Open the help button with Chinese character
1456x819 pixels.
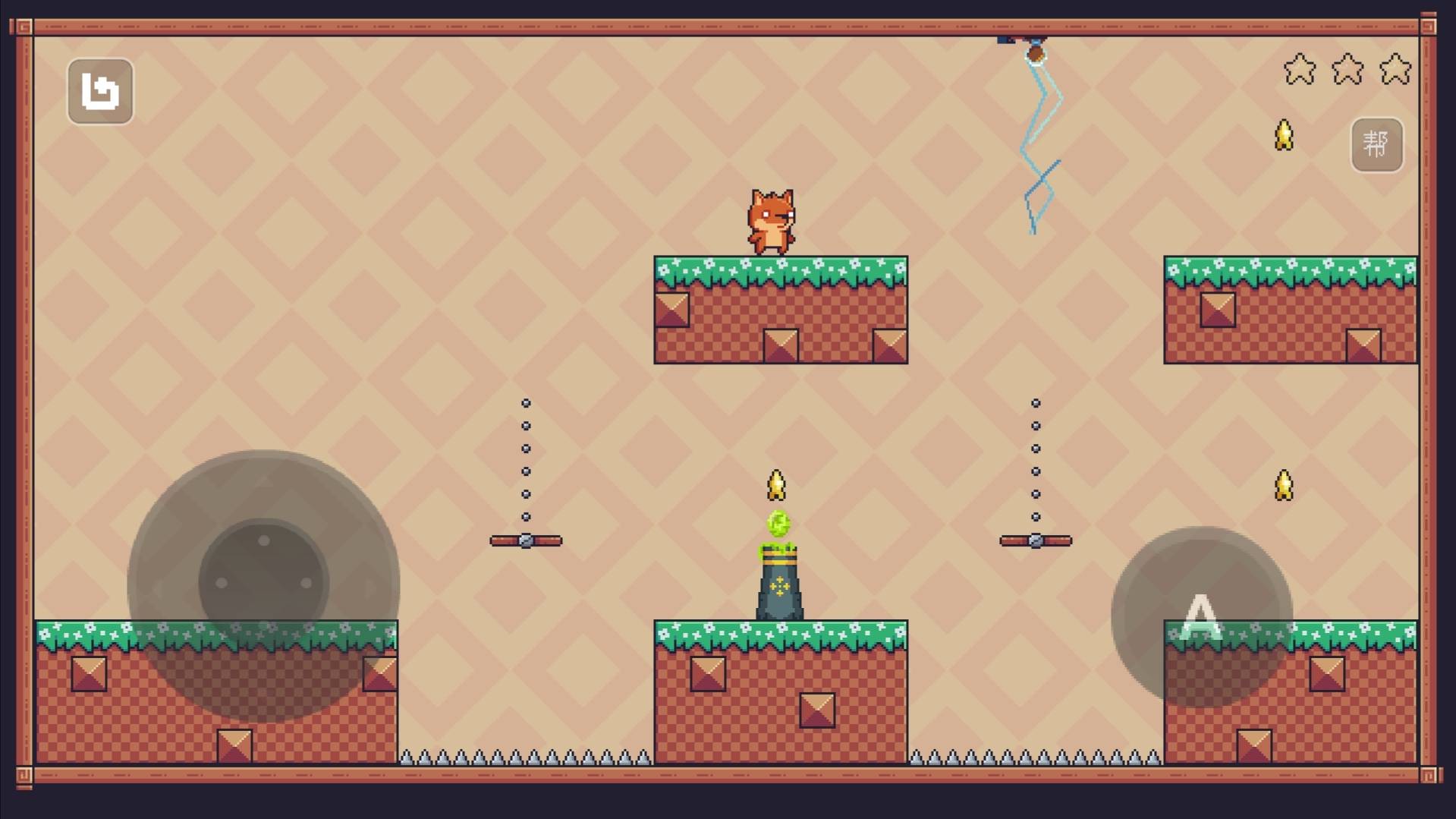click(x=1376, y=144)
